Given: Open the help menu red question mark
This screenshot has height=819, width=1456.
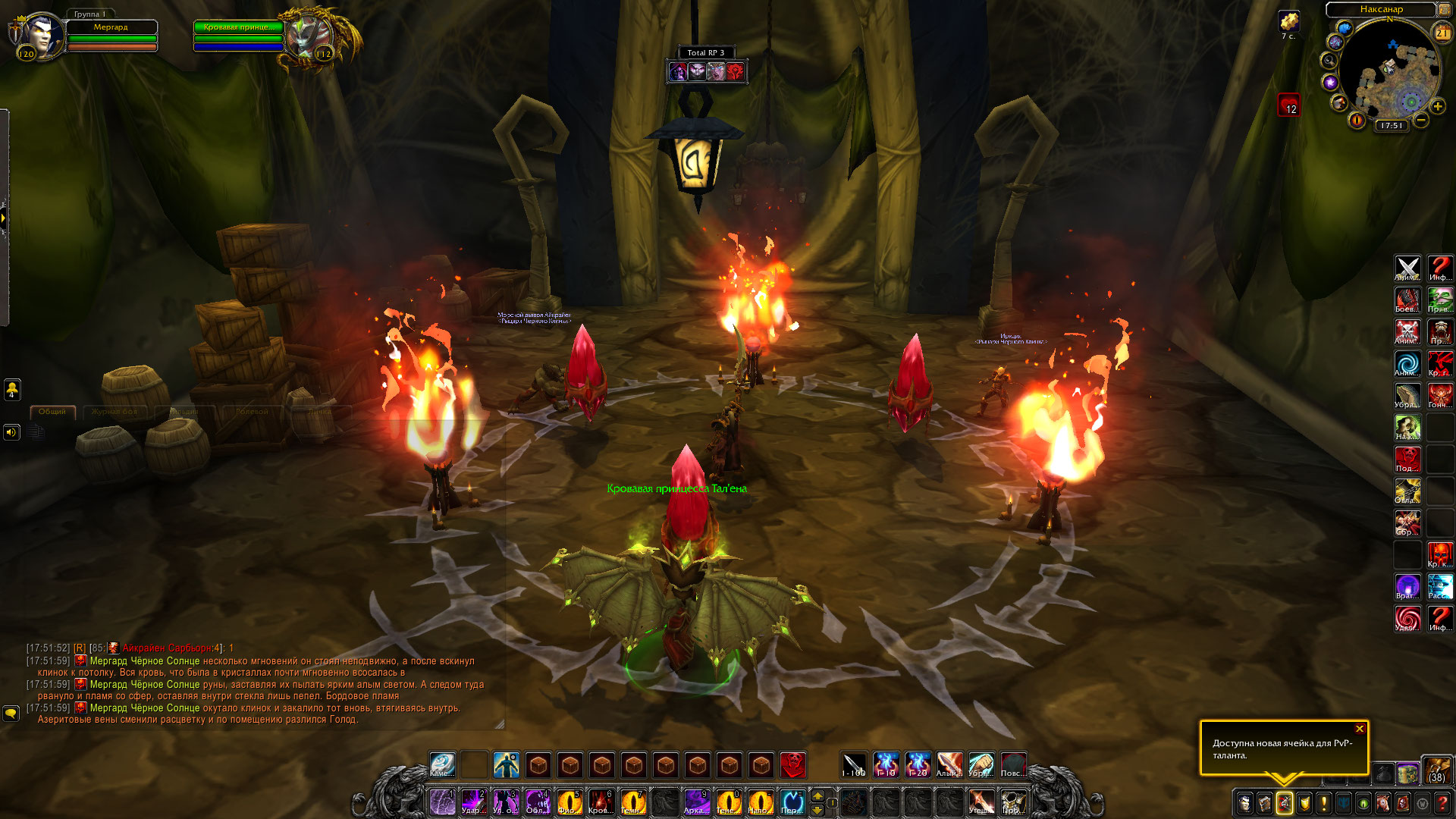Looking at the screenshot, I should pyautogui.click(x=1442, y=802).
